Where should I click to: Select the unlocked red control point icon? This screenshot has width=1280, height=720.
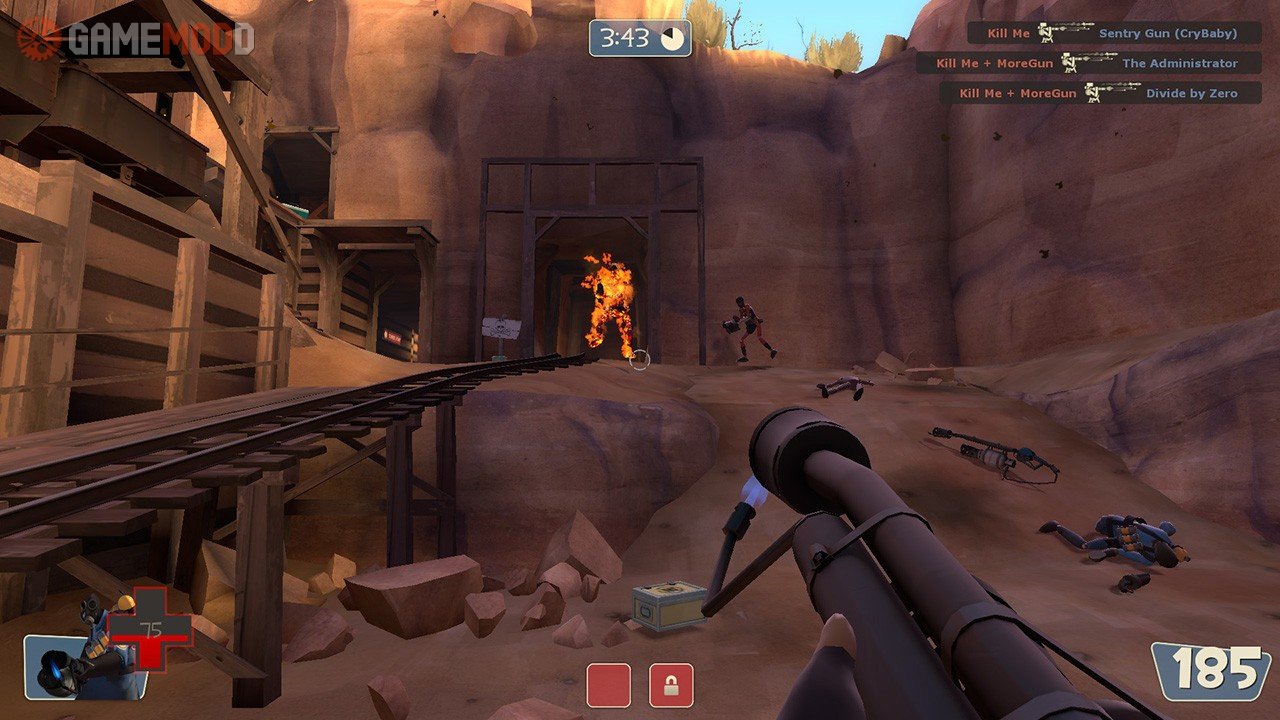tap(608, 685)
